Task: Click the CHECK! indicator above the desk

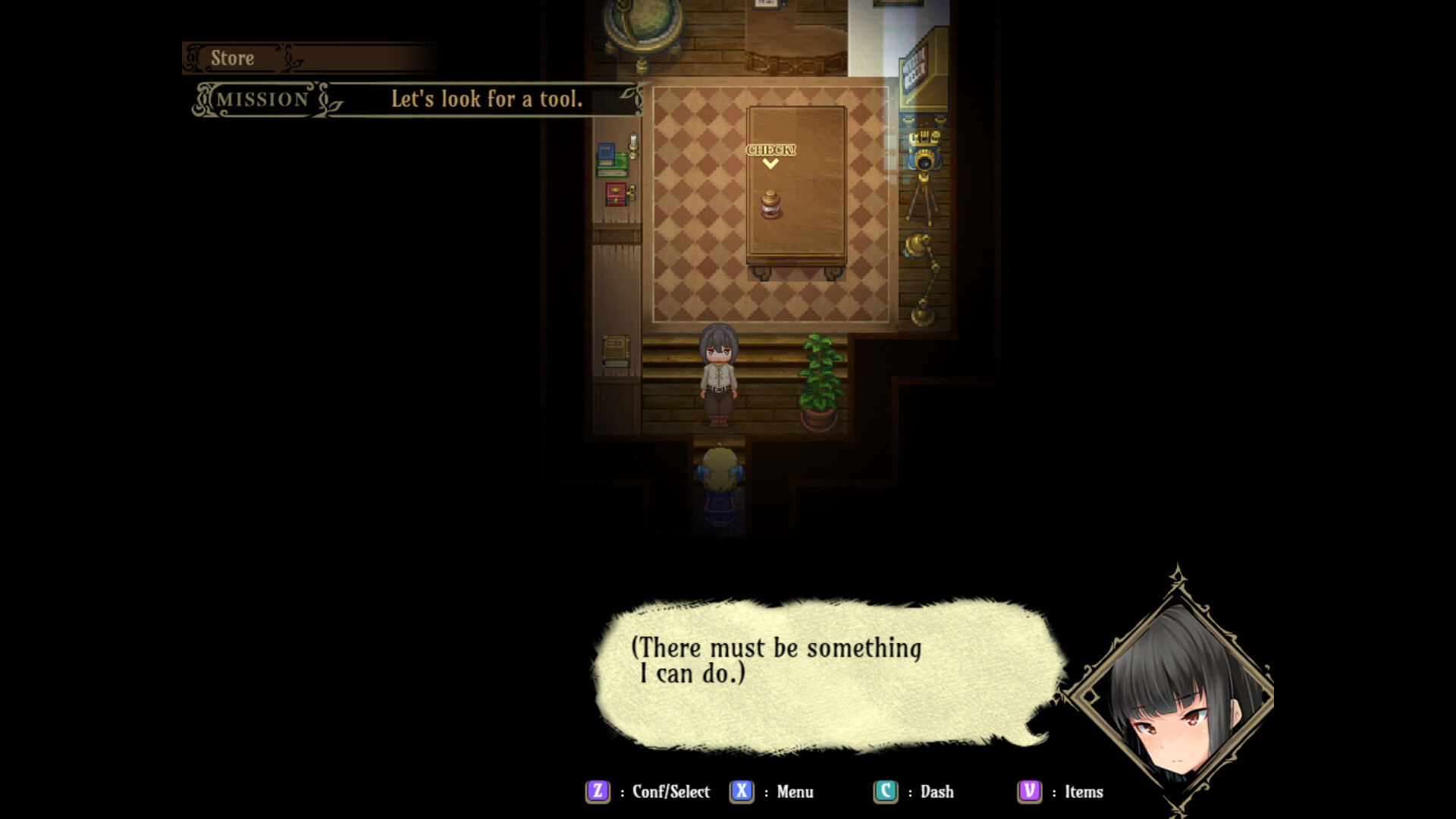Action: tap(770, 149)
